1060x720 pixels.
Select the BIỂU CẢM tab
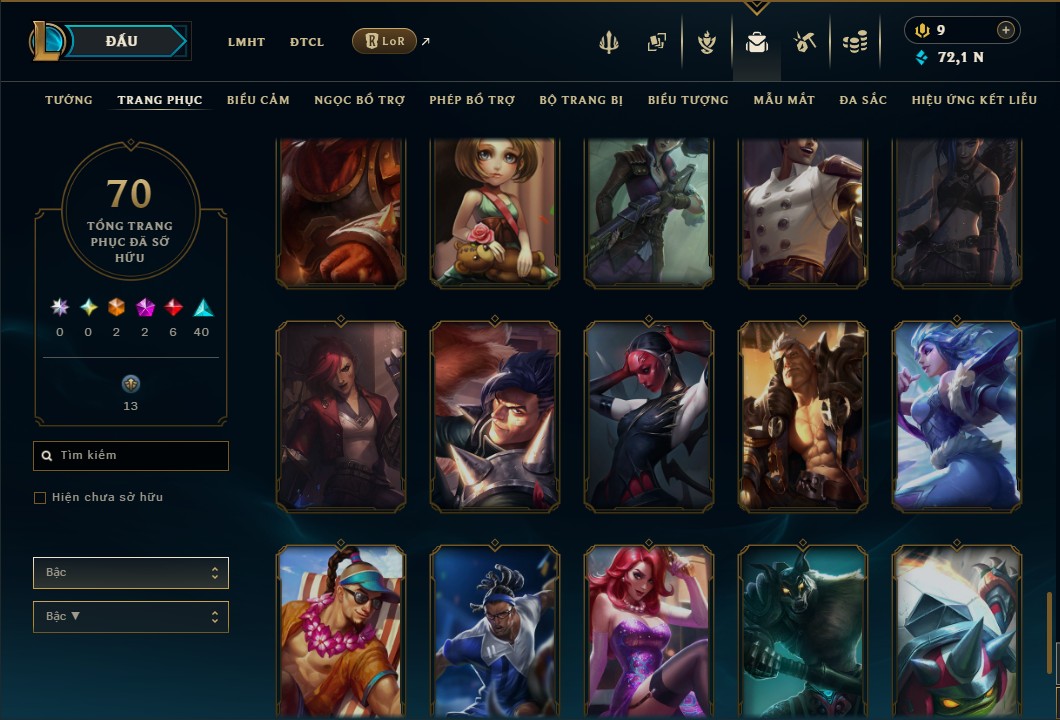258,100
